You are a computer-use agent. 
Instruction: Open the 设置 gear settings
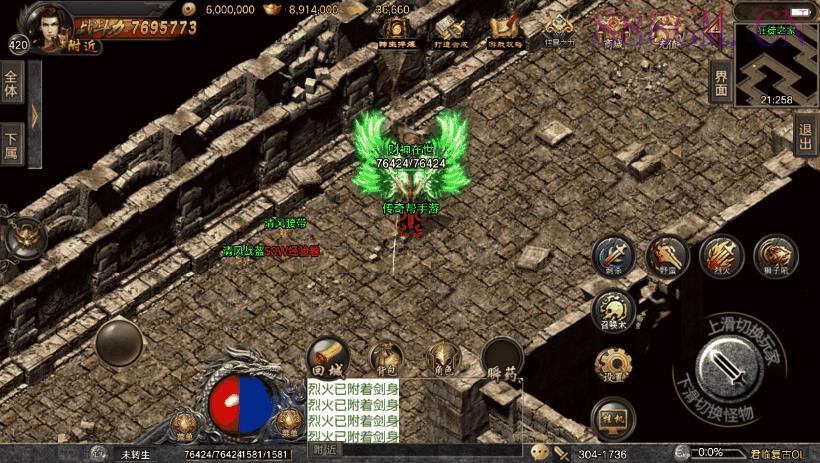coord(613,364)
